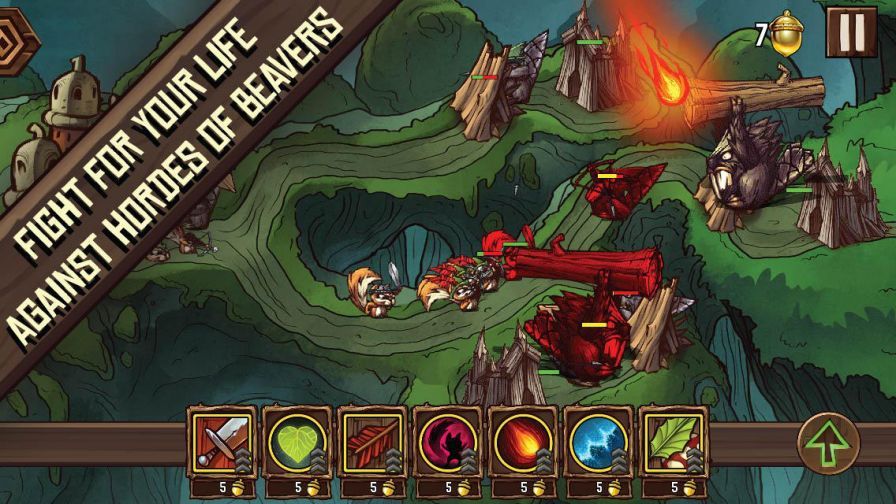Select the green leaf and chestnut slot

(x=672, y=440)
